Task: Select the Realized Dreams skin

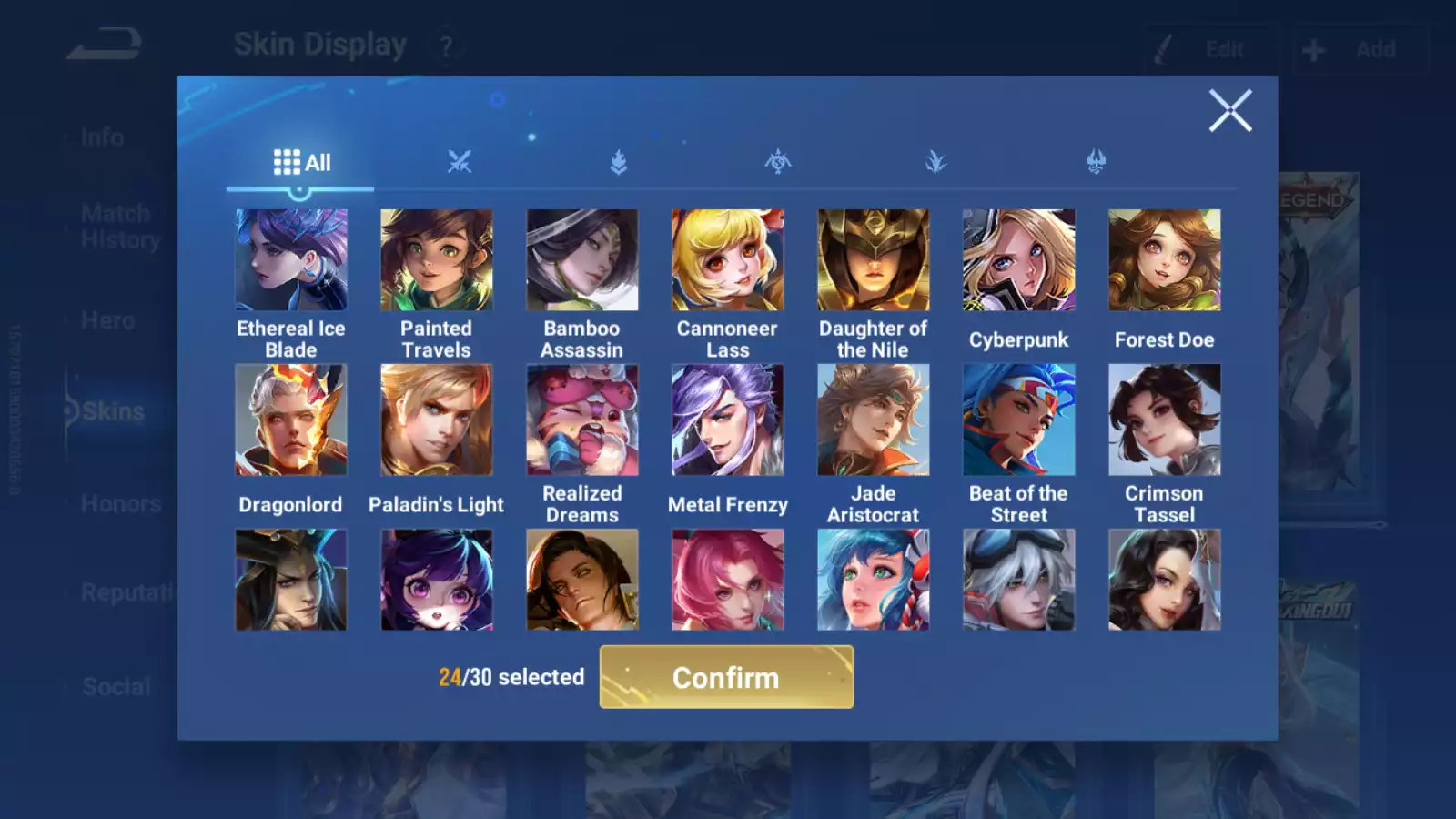Action: (582, 420)
